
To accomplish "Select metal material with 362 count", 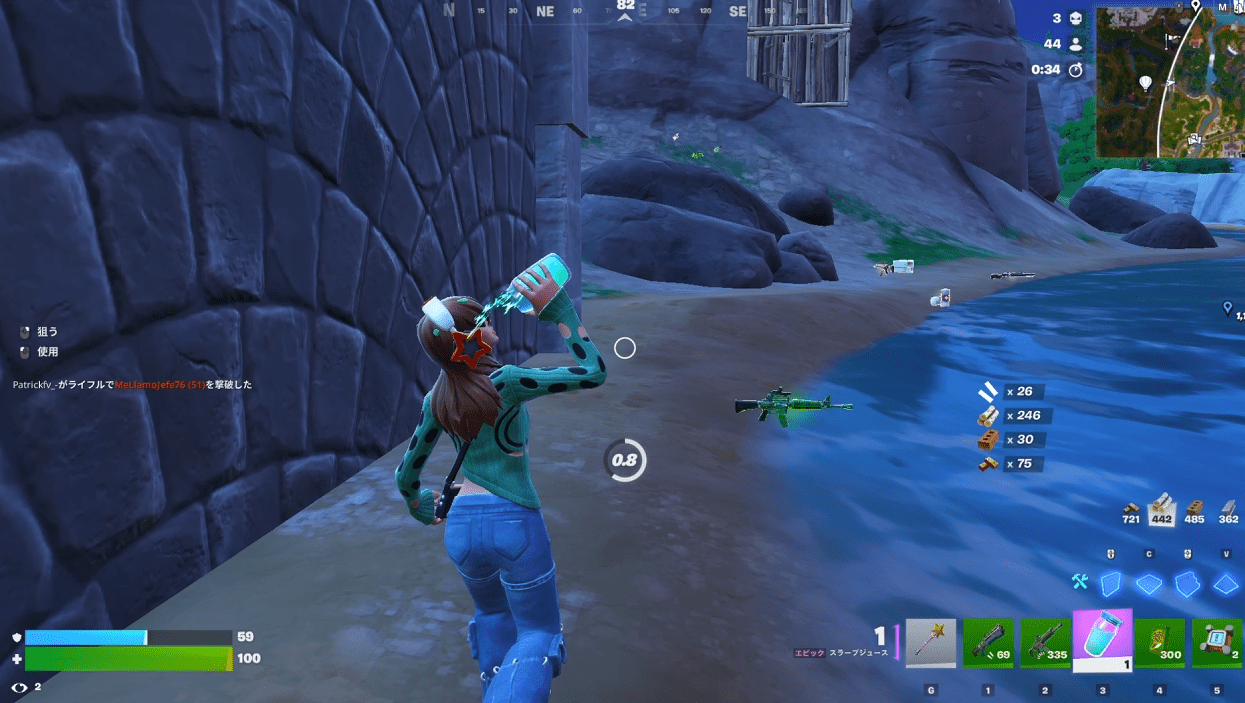I will tap(1228, 510).
